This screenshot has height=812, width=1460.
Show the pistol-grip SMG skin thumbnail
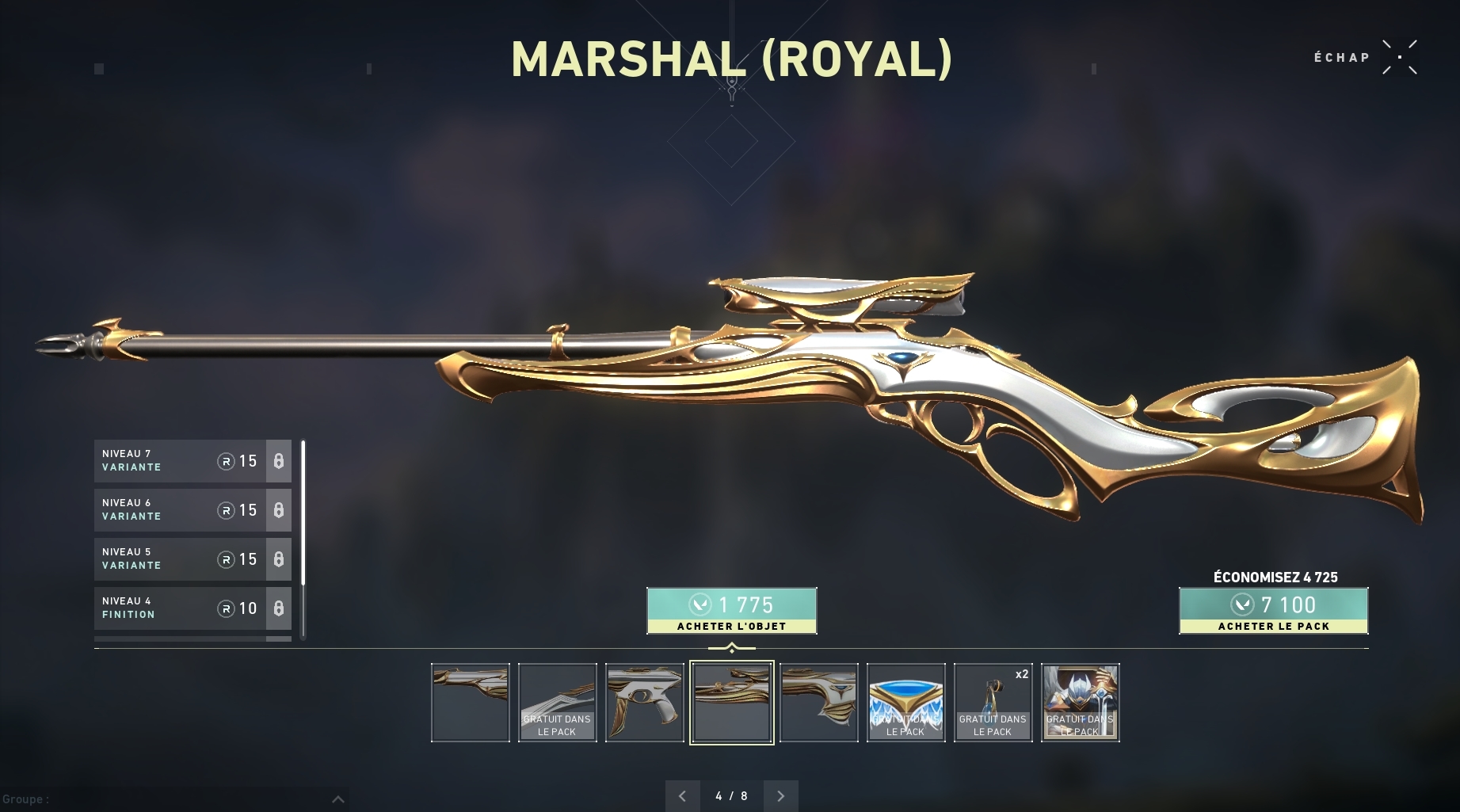click(644, 703)
